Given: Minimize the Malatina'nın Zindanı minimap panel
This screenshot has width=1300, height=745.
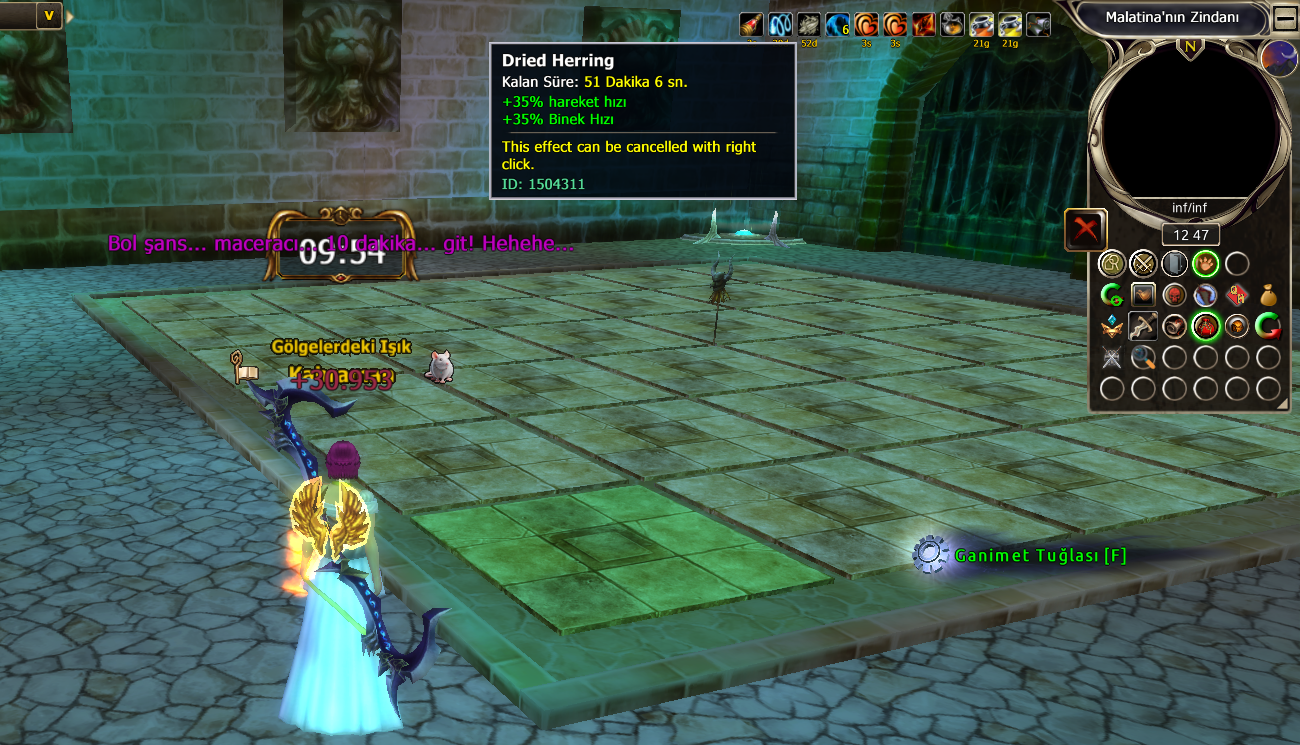Looking at the screenshot, I should (1284, 18).
